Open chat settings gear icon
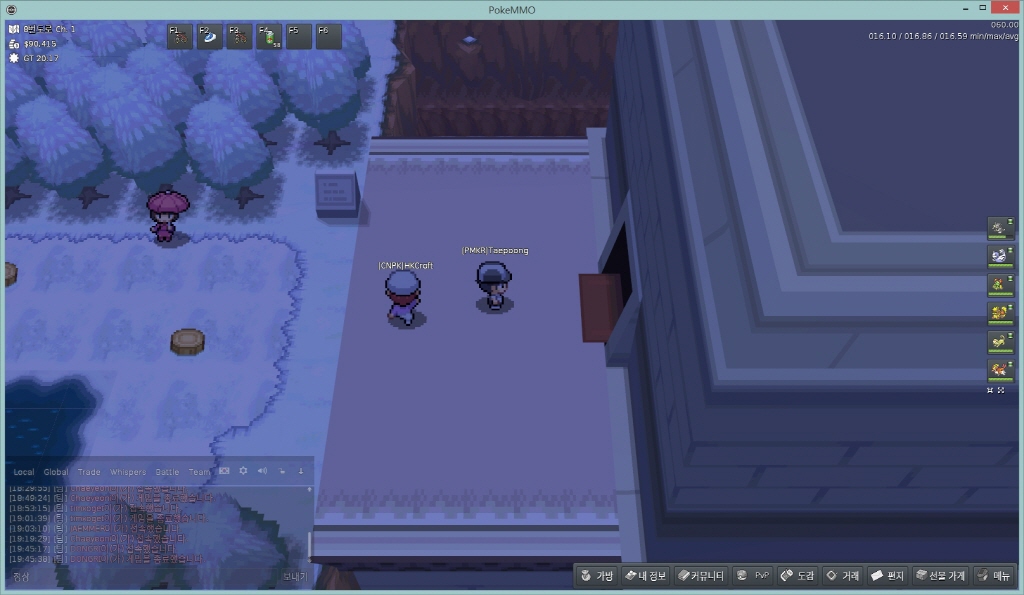This screenshot has height=595, width=1024. (243, 471)
